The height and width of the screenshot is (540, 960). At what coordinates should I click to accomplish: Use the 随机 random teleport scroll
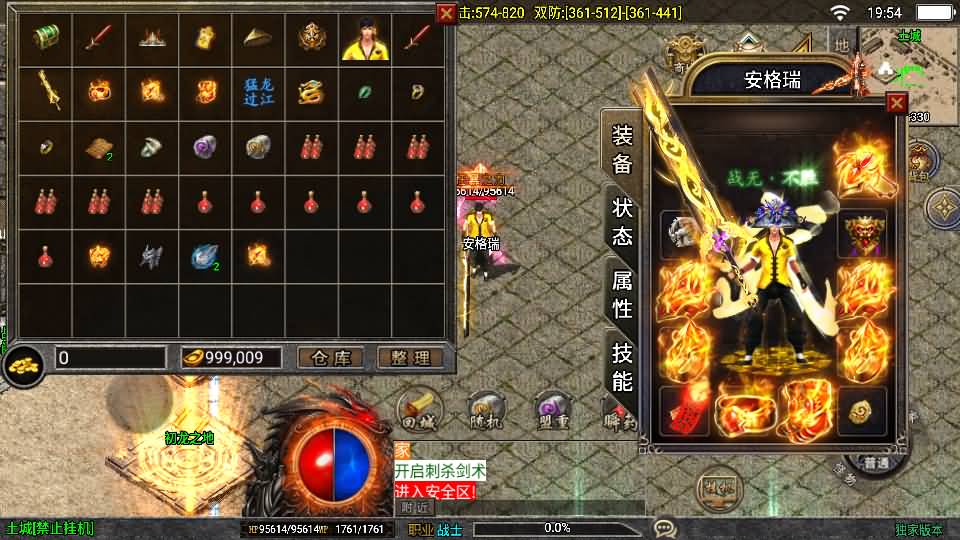coord(486,412)
